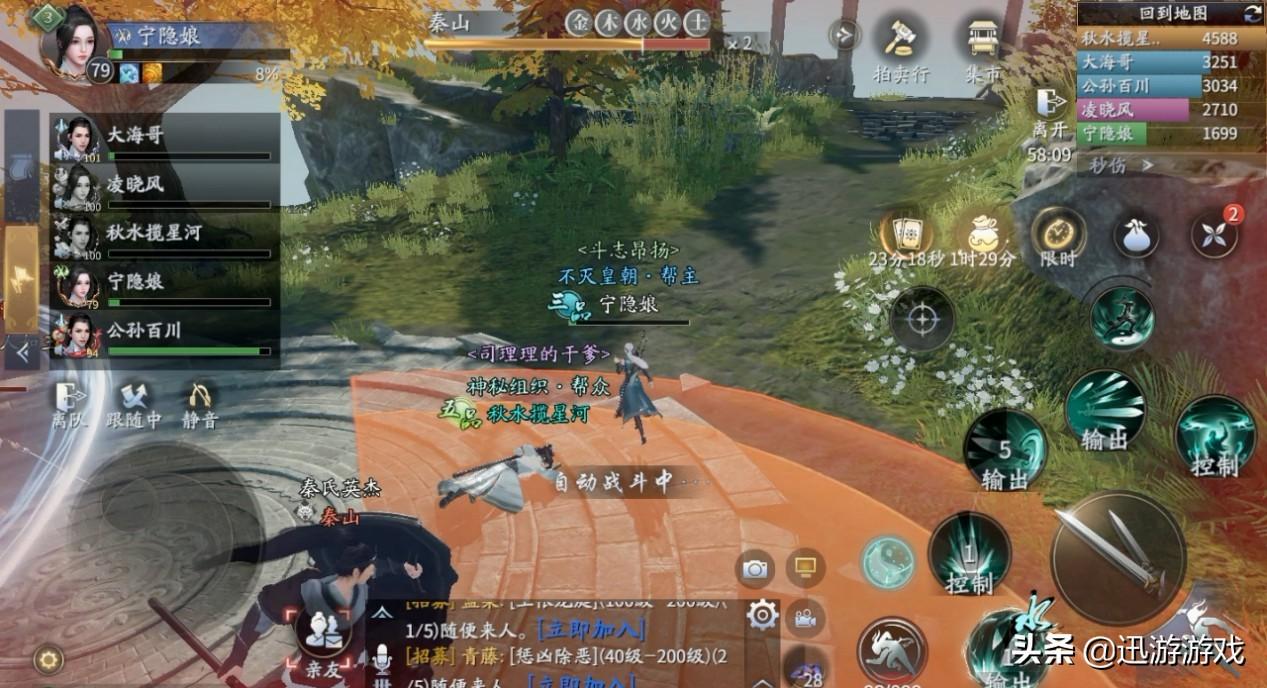The width and height of the screenshot is (1267, 688).
Task: Expand the 秒伤 damage panel
Action: 1121,165
